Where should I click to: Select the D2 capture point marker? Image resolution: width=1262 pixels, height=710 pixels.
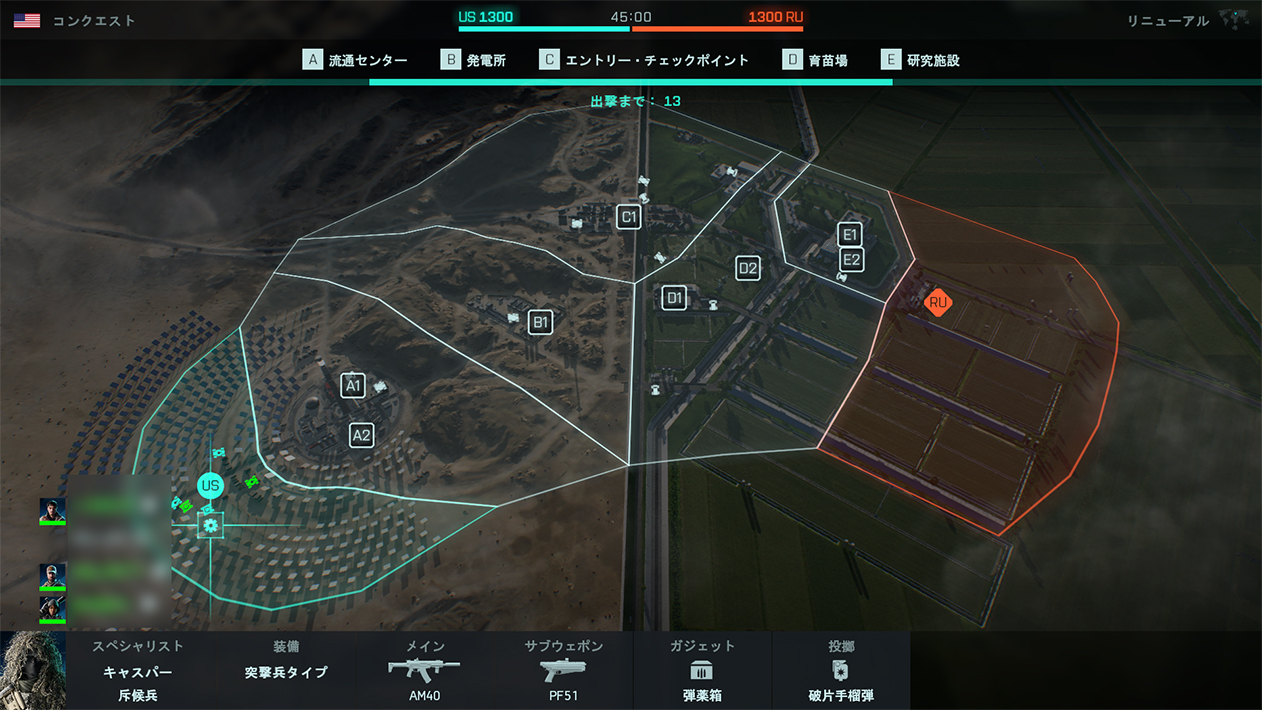click(747, 268)
